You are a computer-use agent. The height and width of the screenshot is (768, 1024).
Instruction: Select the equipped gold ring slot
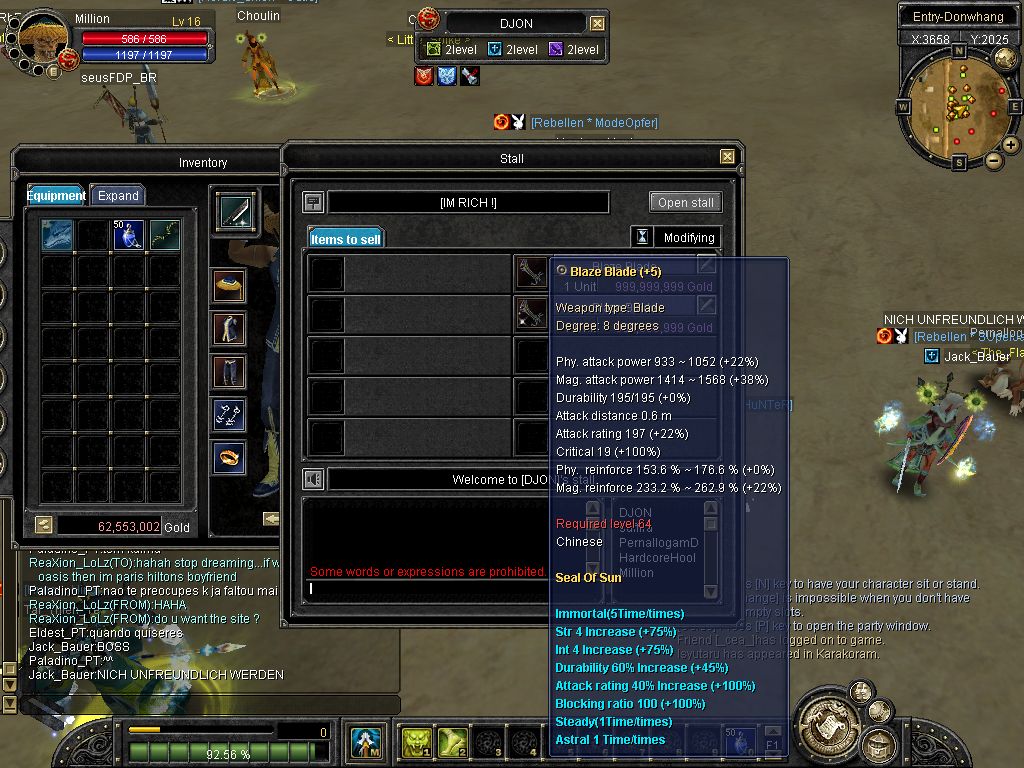click(x=230, y=458)
